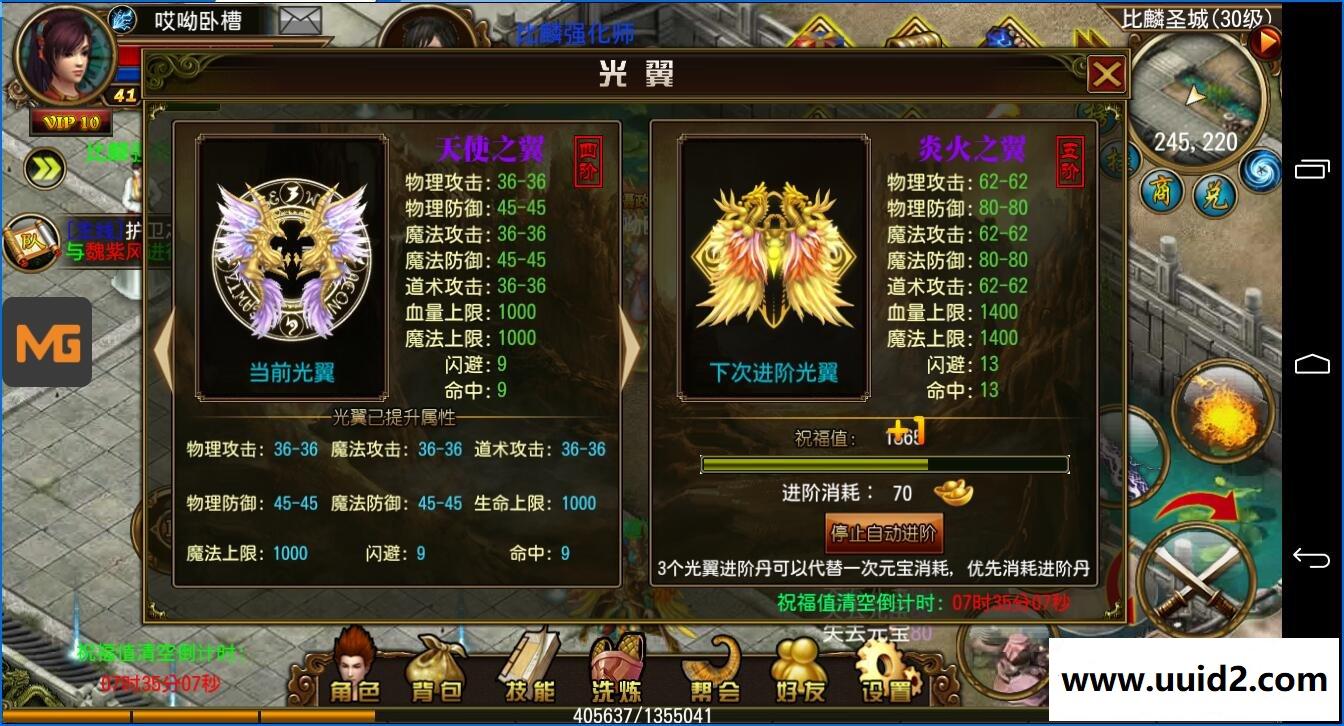Click the minimap in the top right corner
Screen dimensions: 1344x726
(x=1200, y=95)
